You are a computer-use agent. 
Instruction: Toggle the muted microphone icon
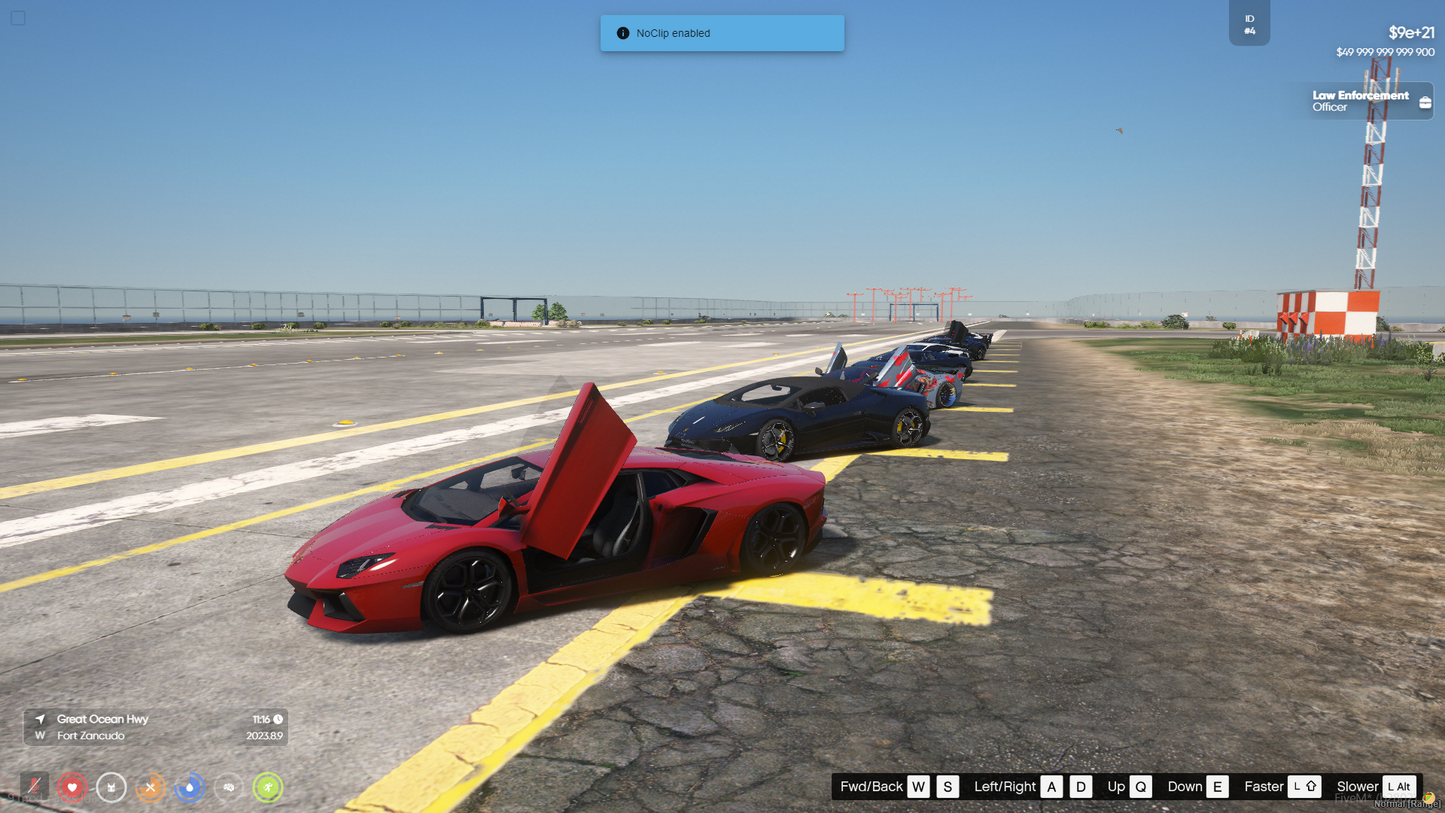(34, 787)
